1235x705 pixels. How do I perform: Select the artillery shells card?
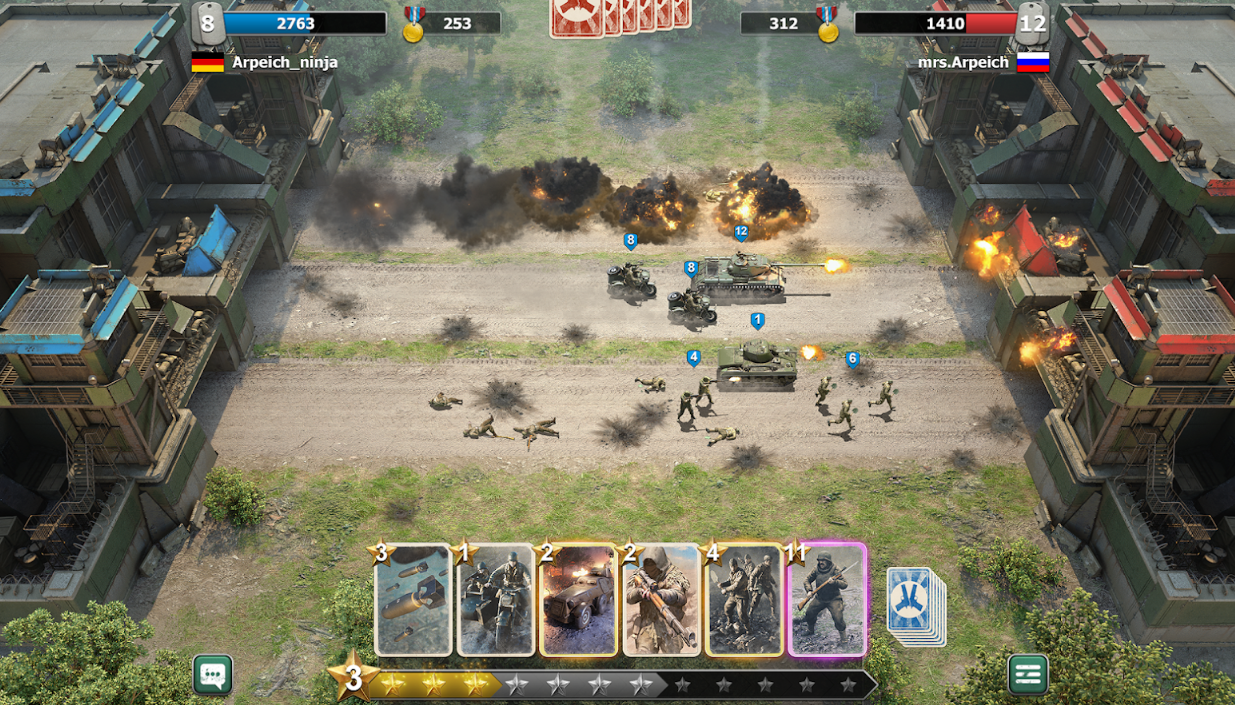point(414,600)
